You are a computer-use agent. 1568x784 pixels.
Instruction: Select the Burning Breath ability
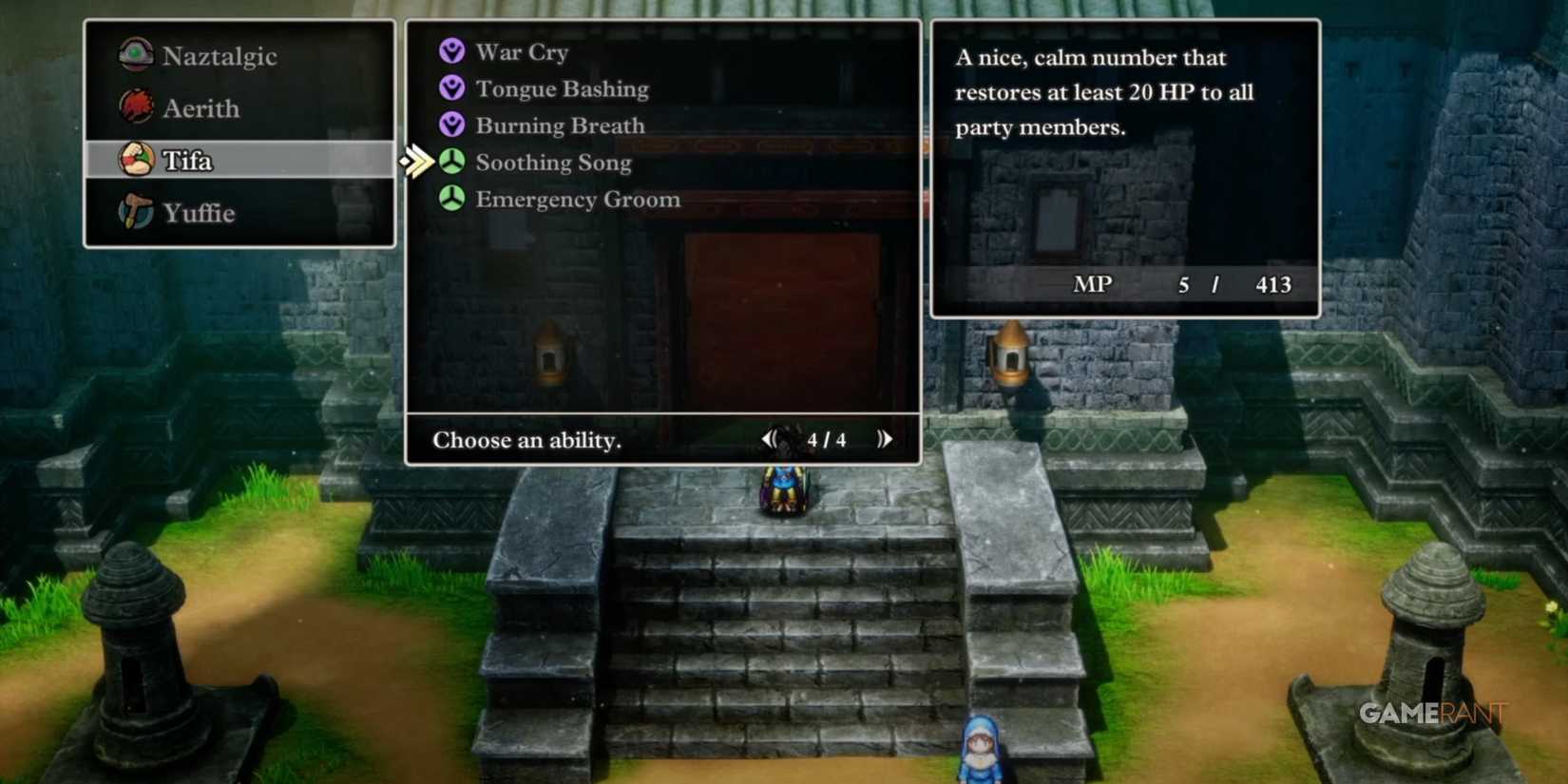560,124
